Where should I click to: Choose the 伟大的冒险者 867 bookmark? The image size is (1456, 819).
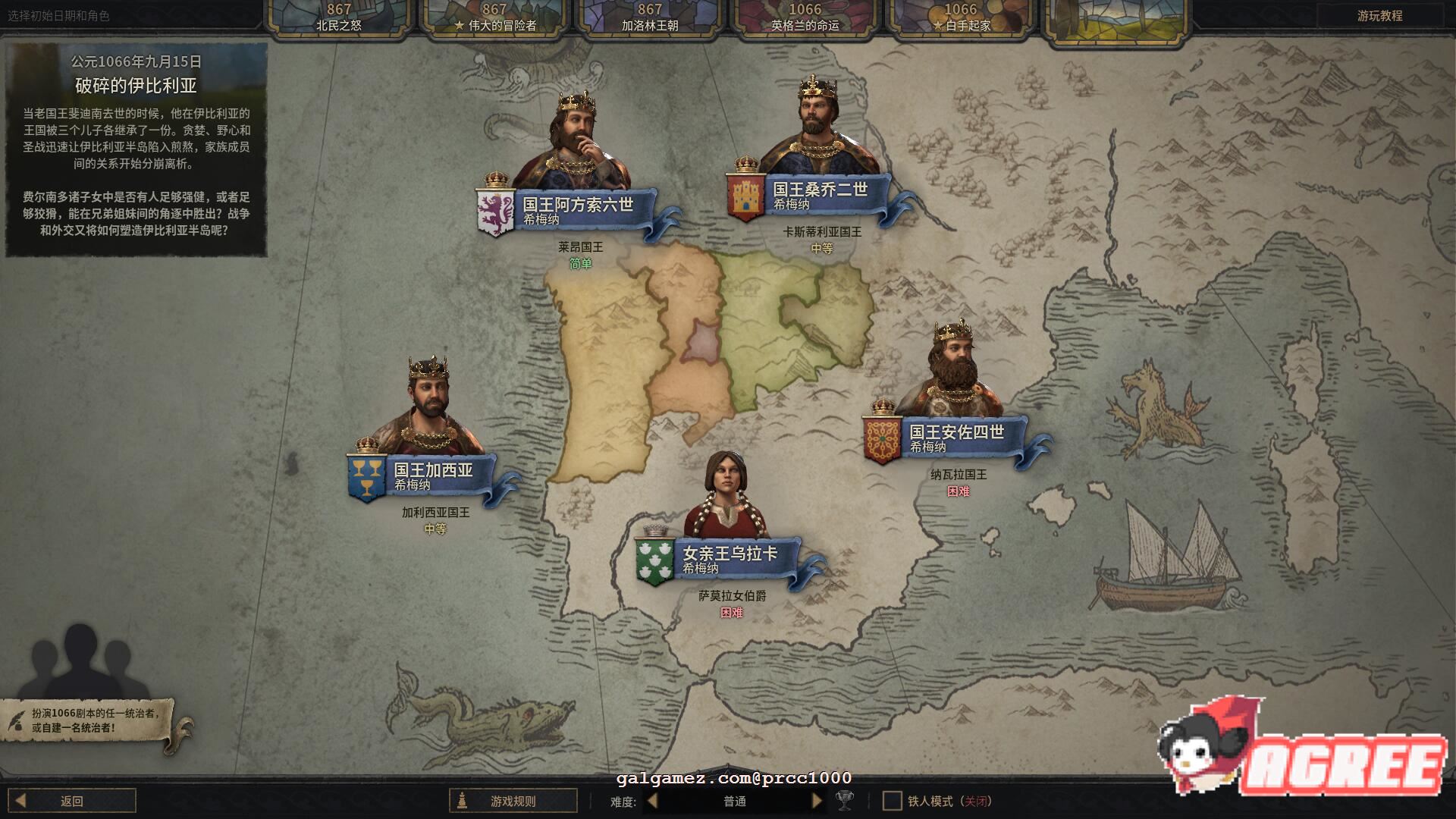(x=494, y=17)
